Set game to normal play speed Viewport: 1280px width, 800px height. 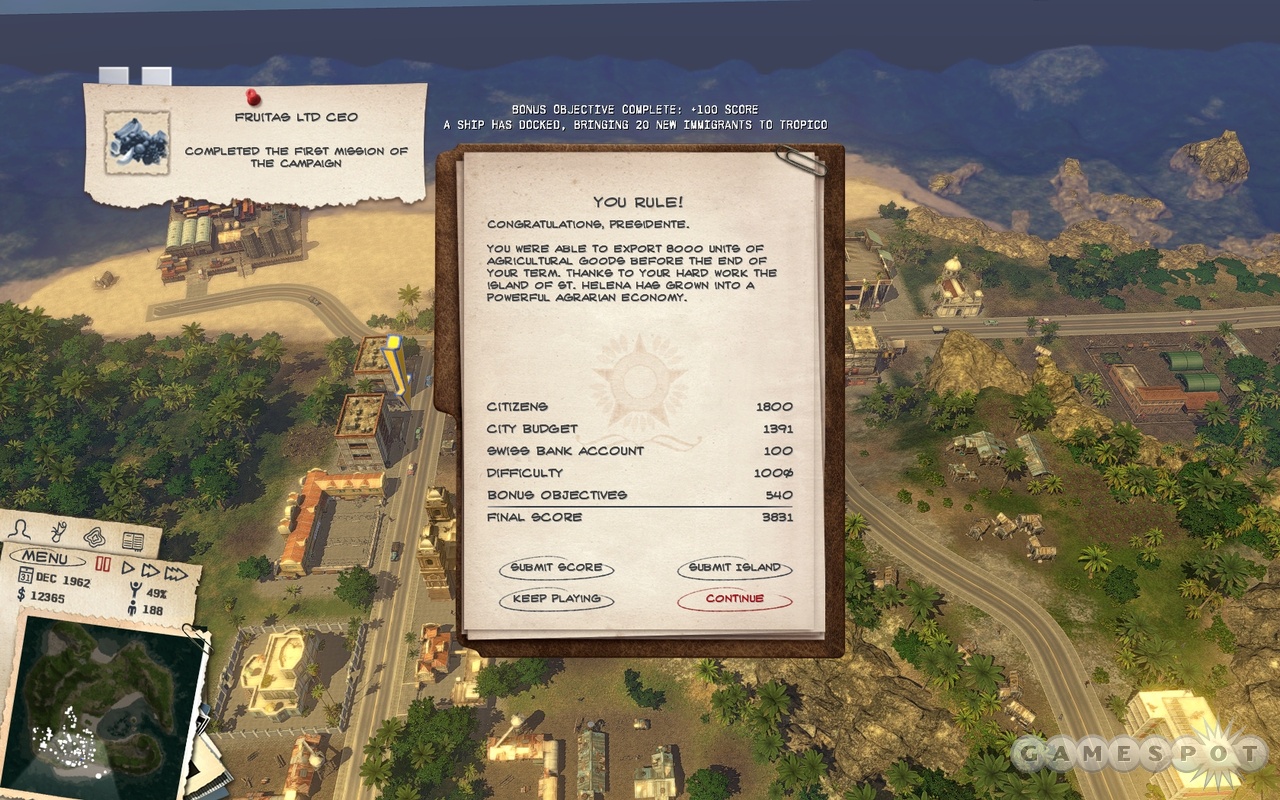(129, 568)
